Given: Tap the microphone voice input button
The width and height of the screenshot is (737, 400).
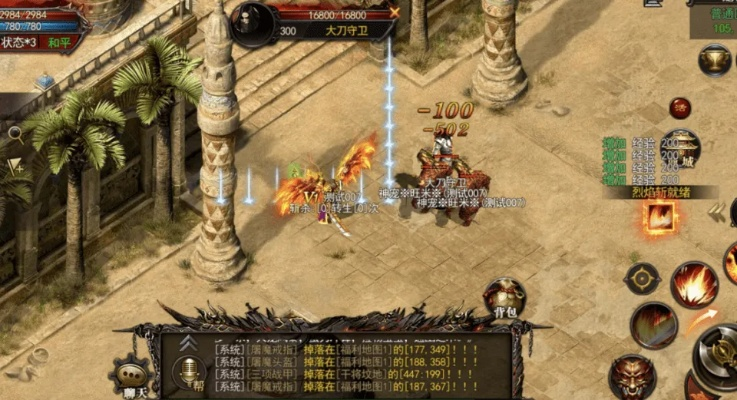Looking at the screenshot, I should (x=186, y=372).
